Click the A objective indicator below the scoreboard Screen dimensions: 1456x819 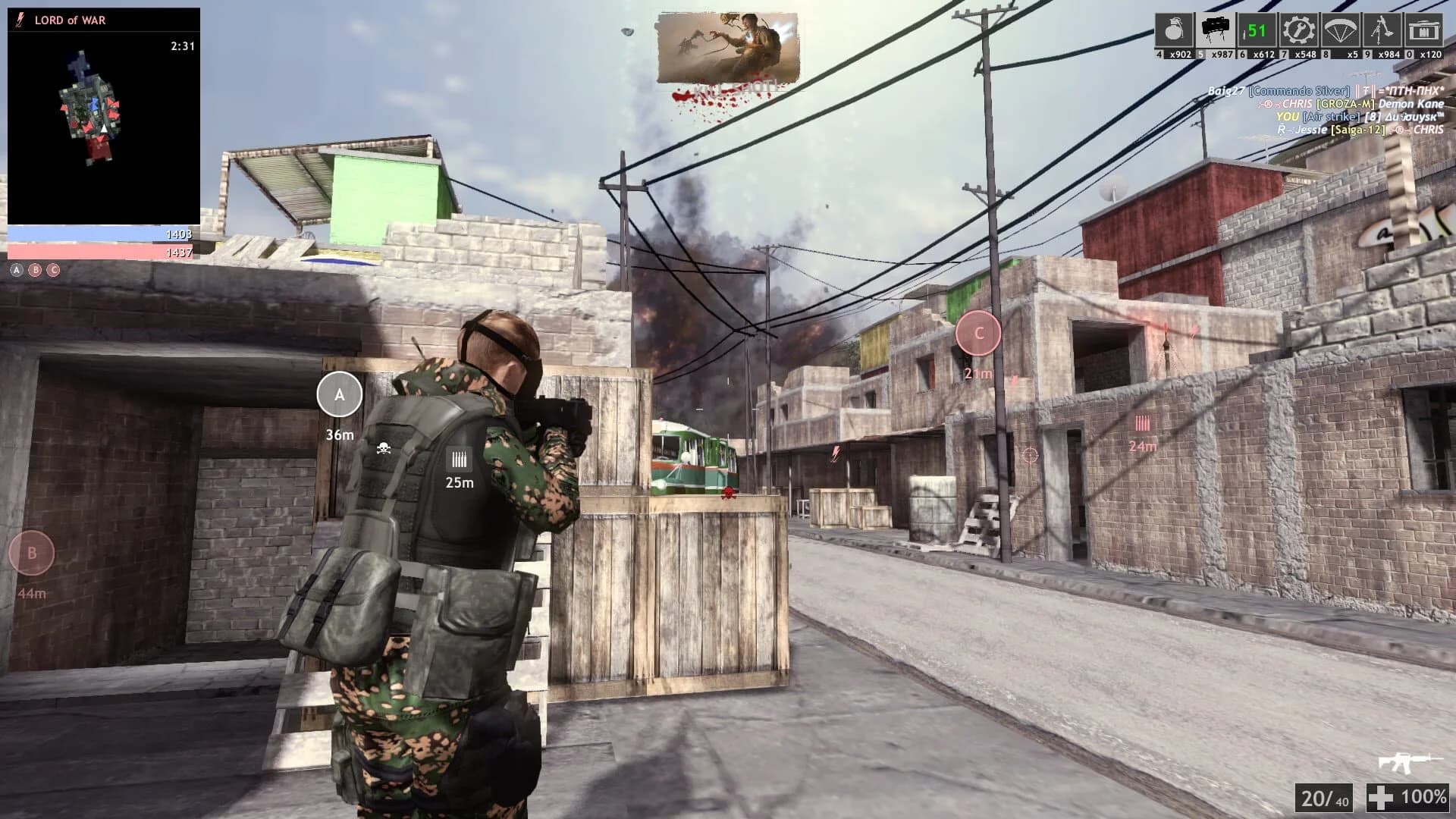pos(16,269)
